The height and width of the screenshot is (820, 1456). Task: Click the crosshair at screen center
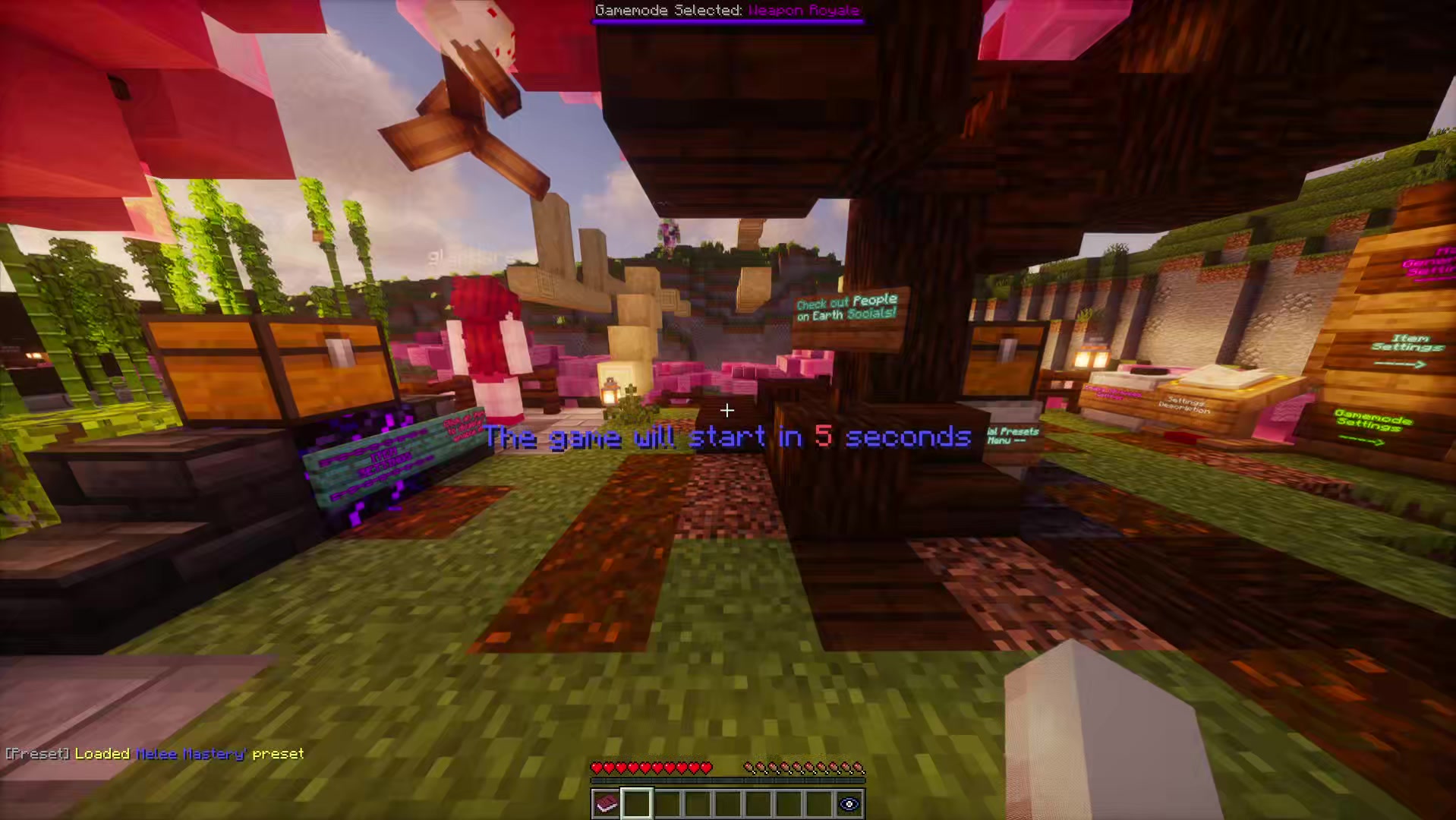727,411
